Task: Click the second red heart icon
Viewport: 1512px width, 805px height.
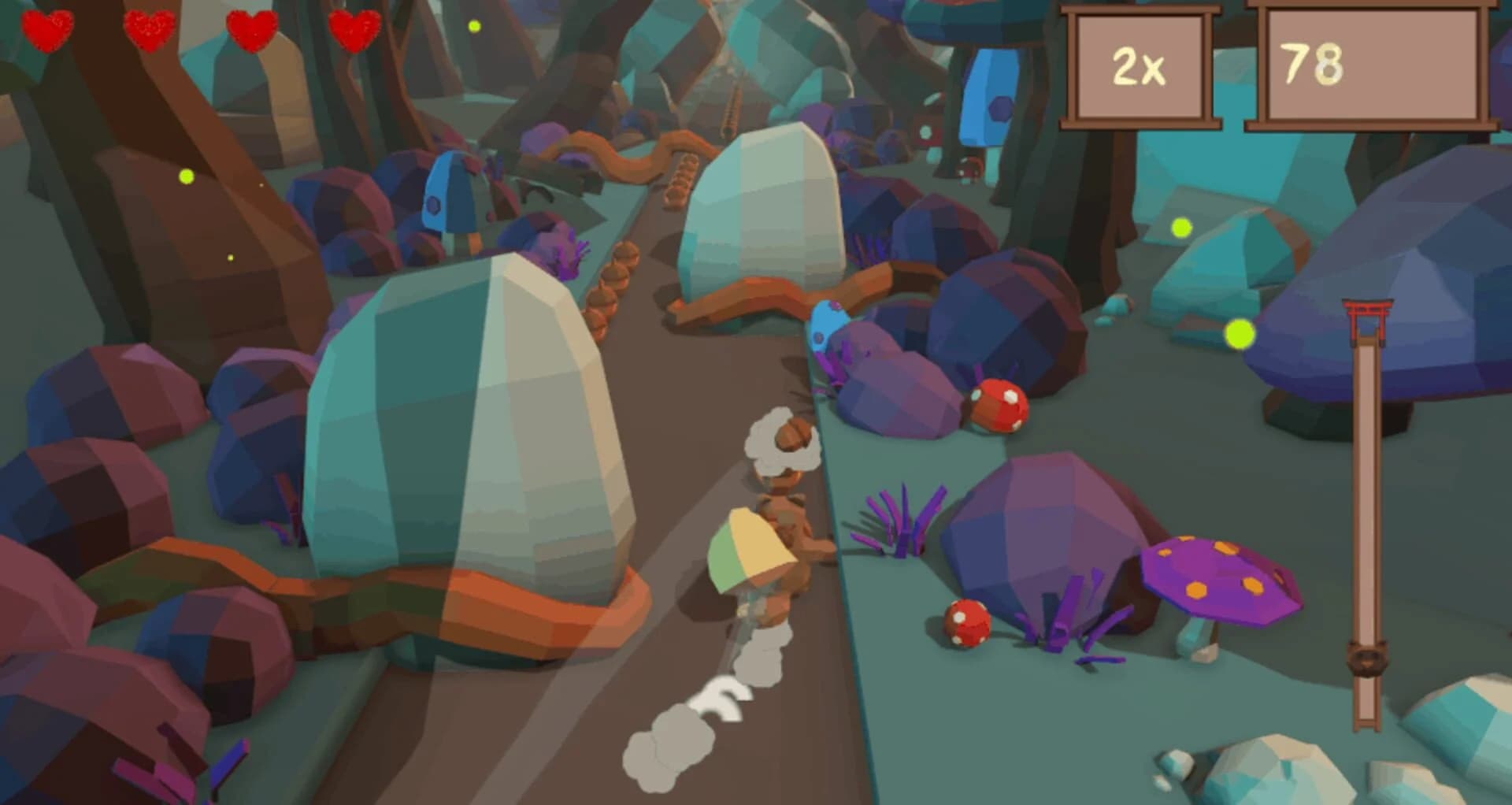Action: [x=151, y=29]
